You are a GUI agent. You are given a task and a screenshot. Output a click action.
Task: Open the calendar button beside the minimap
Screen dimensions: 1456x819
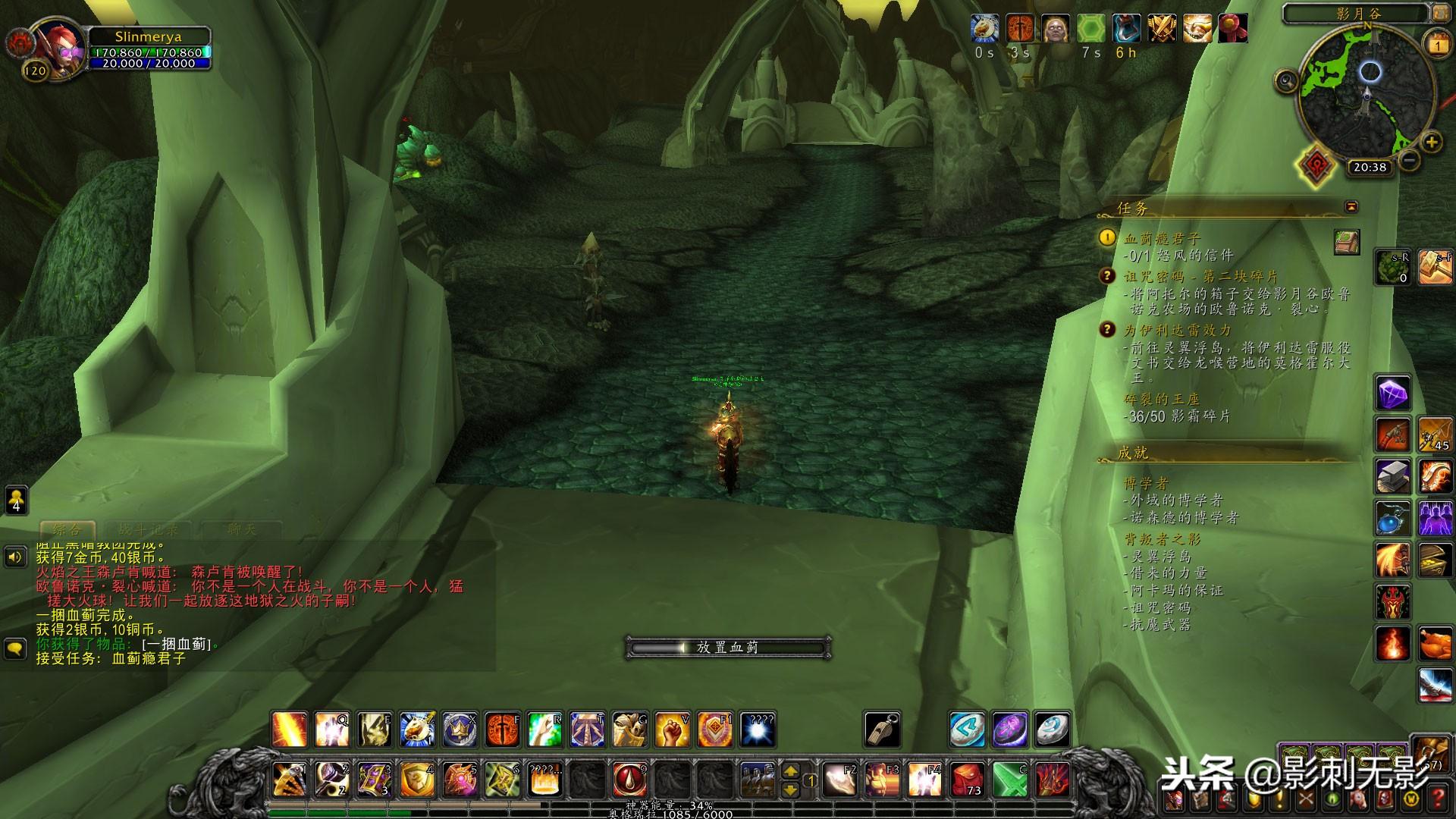1437,44
